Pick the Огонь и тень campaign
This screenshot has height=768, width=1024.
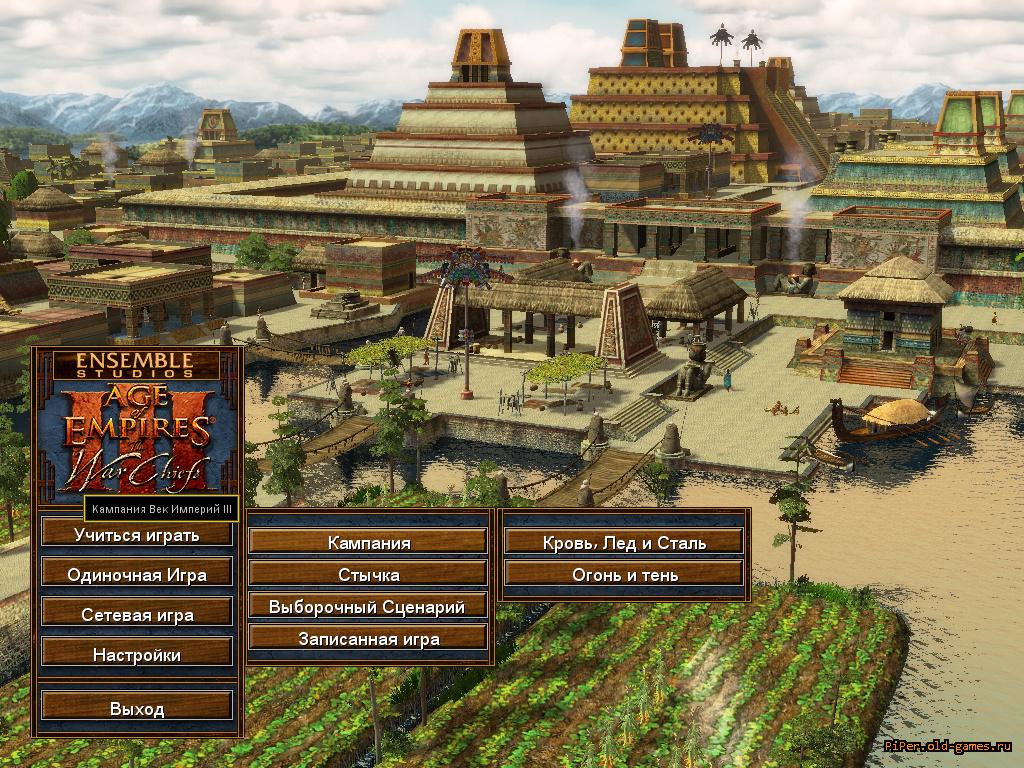(x=625, y=575)
